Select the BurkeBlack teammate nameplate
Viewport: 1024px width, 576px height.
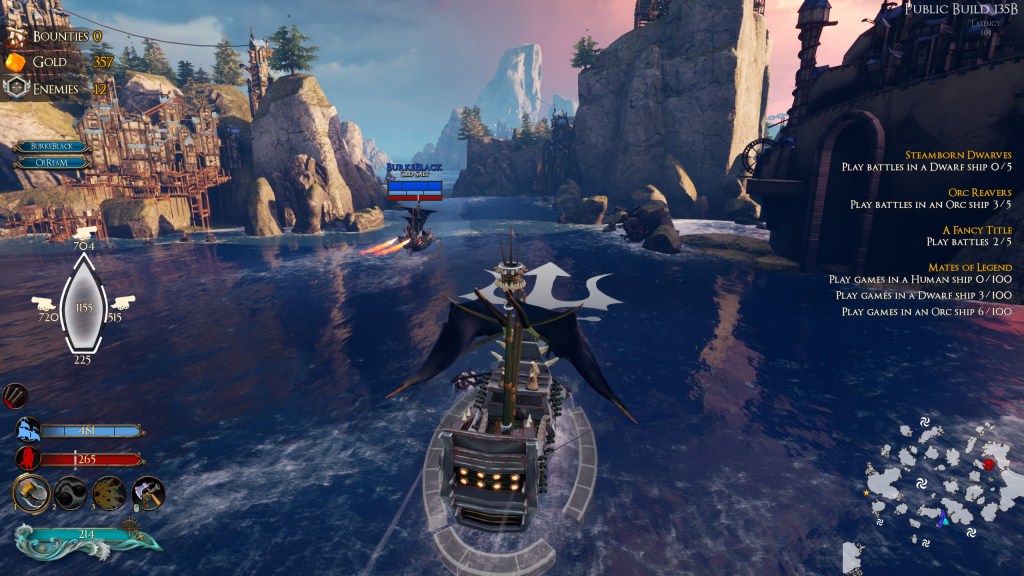pos(53,146)
